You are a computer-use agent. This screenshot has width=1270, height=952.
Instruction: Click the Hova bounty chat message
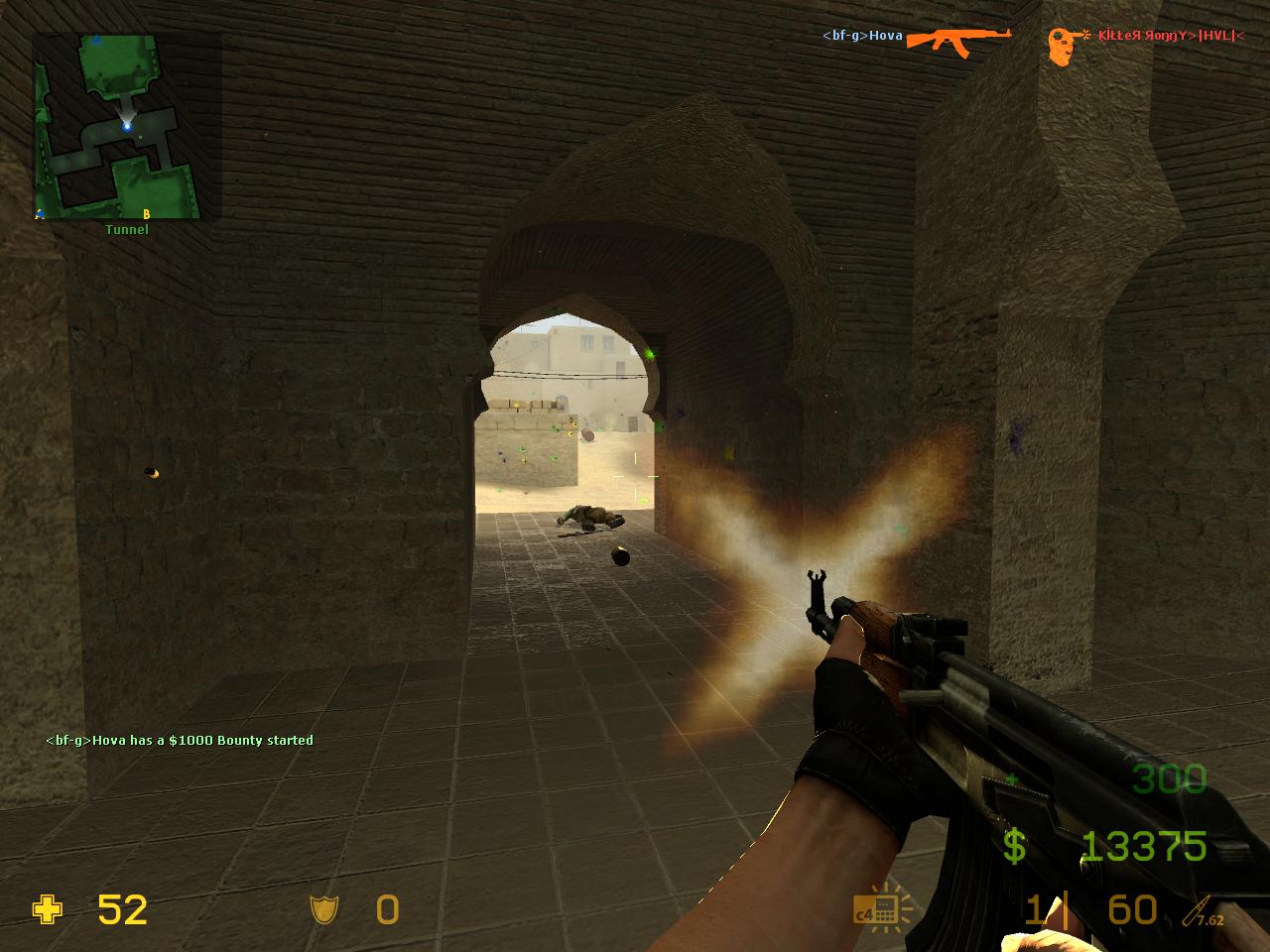pos(180,740)
